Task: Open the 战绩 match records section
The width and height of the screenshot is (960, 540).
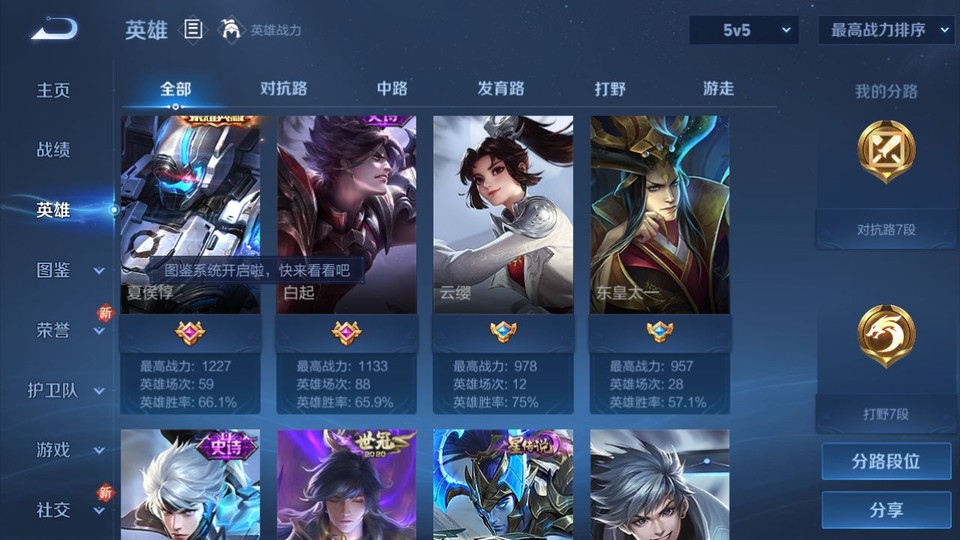Action: coord(54,150)
